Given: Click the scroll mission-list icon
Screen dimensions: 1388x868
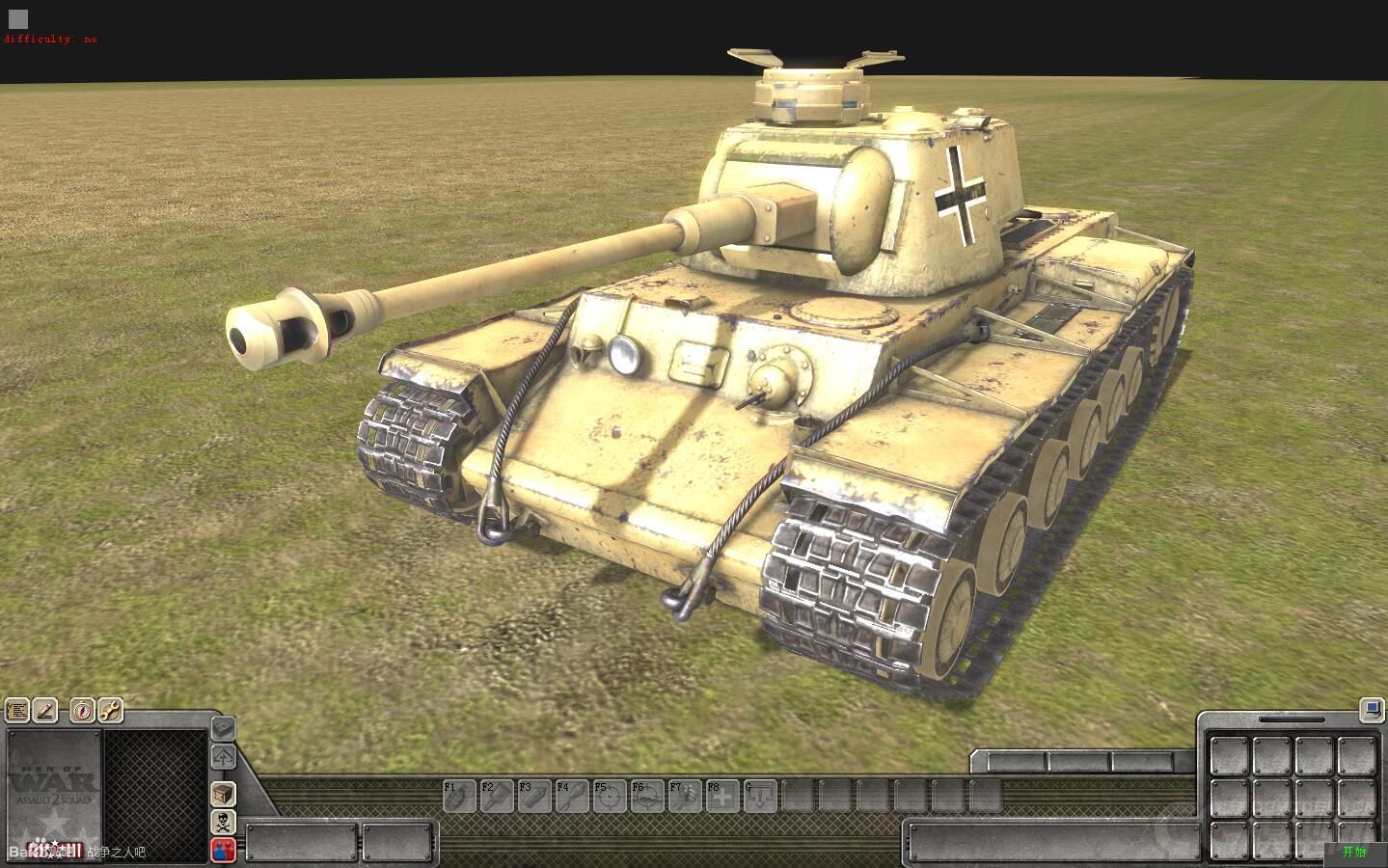Looking at the screenshot, I should click(17, 712).
